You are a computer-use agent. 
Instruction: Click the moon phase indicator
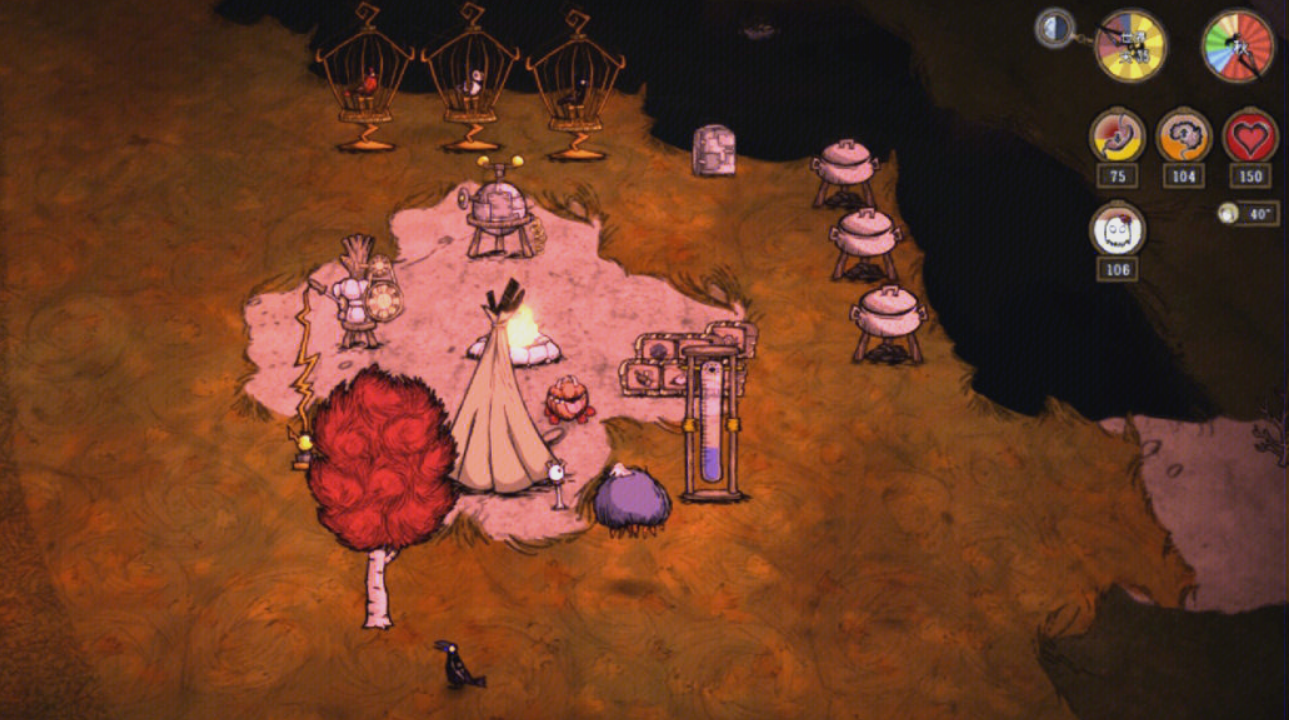point(1053,28)
